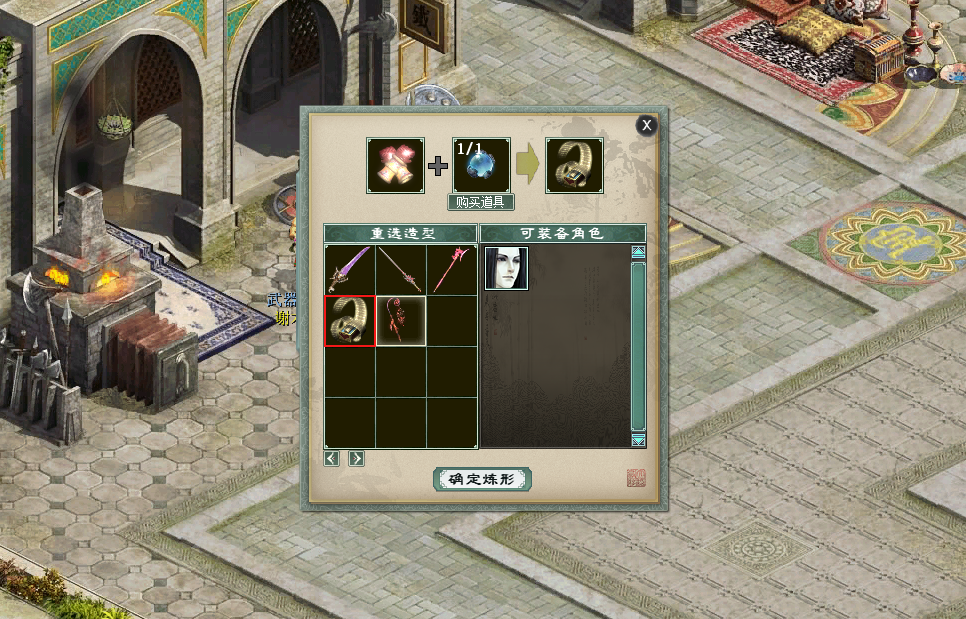This screenshot has width=966, height=619.
Task: Choose the red curved staff appearance
Action: pyautogui.click(x=401, y=321)
